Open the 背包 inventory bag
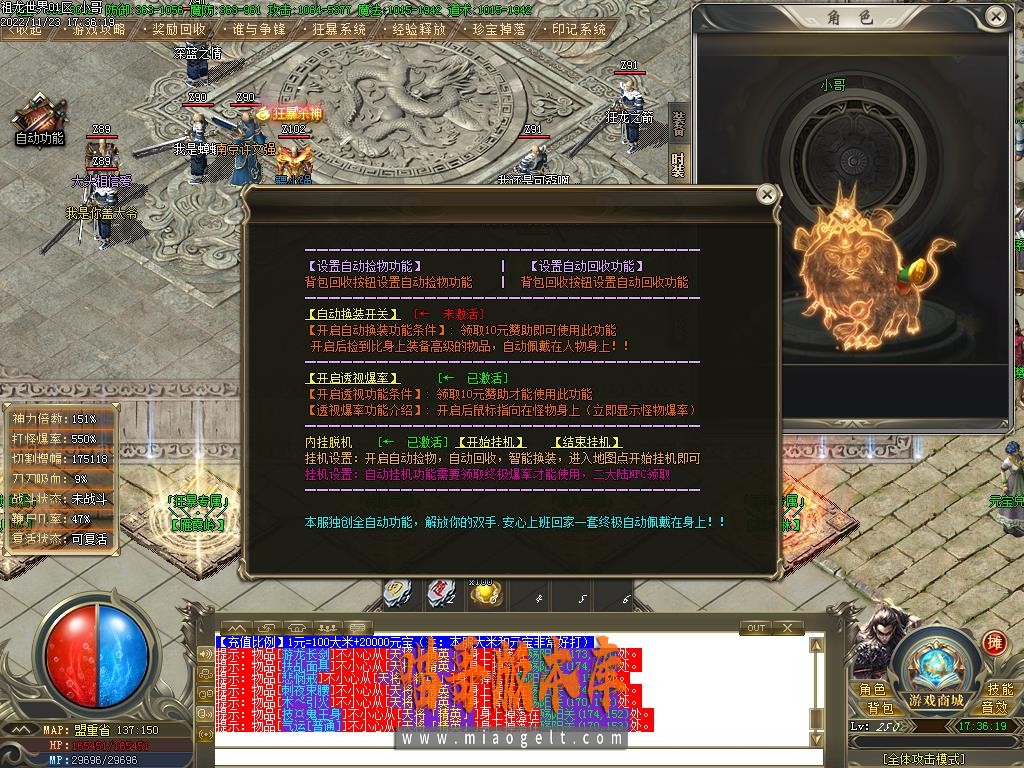The width and height of the screenshot is (1024, 768). point(879,707)
